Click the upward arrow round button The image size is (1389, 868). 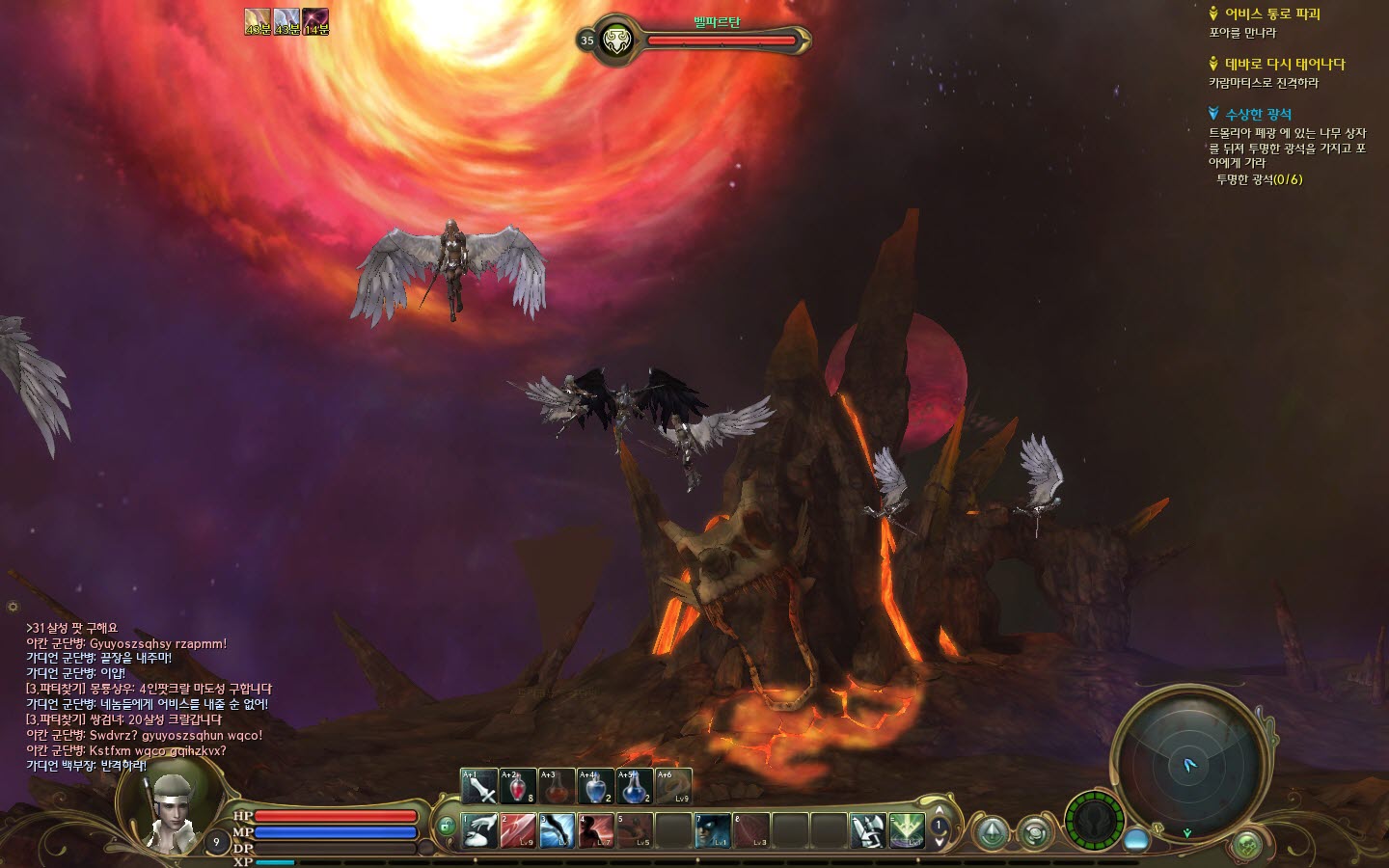point(993,832)
